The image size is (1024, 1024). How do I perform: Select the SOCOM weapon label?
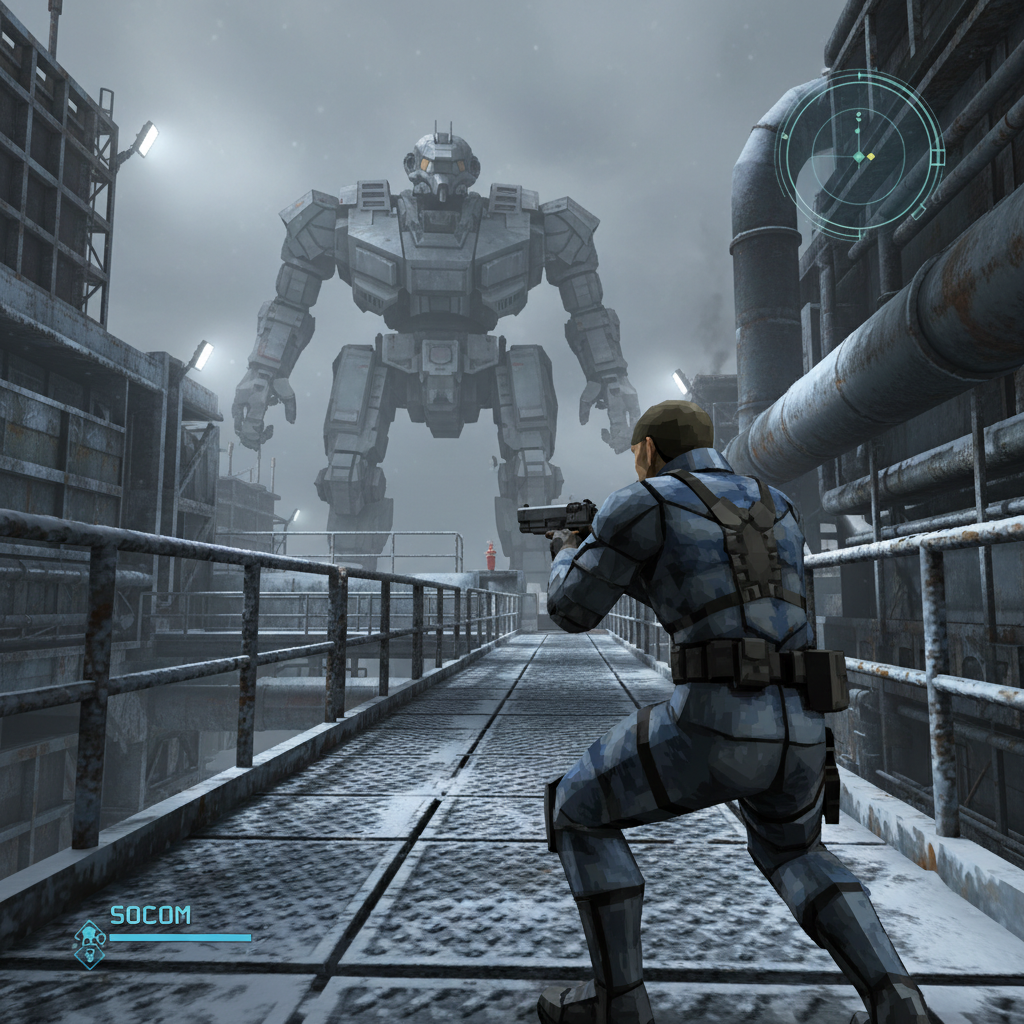[x=150, y=915]
